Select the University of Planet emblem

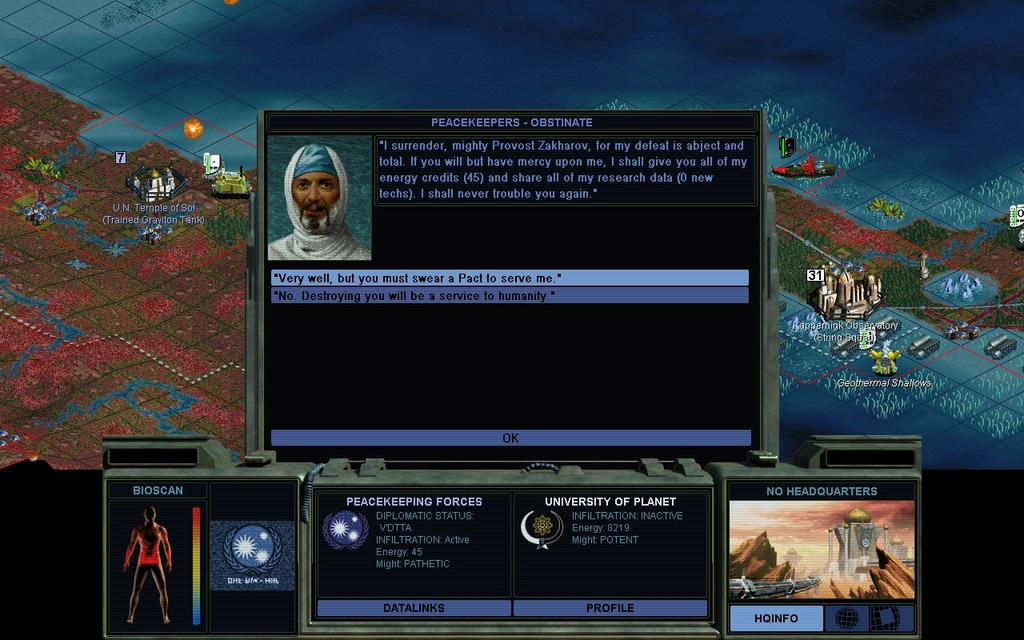click(543, 529)
